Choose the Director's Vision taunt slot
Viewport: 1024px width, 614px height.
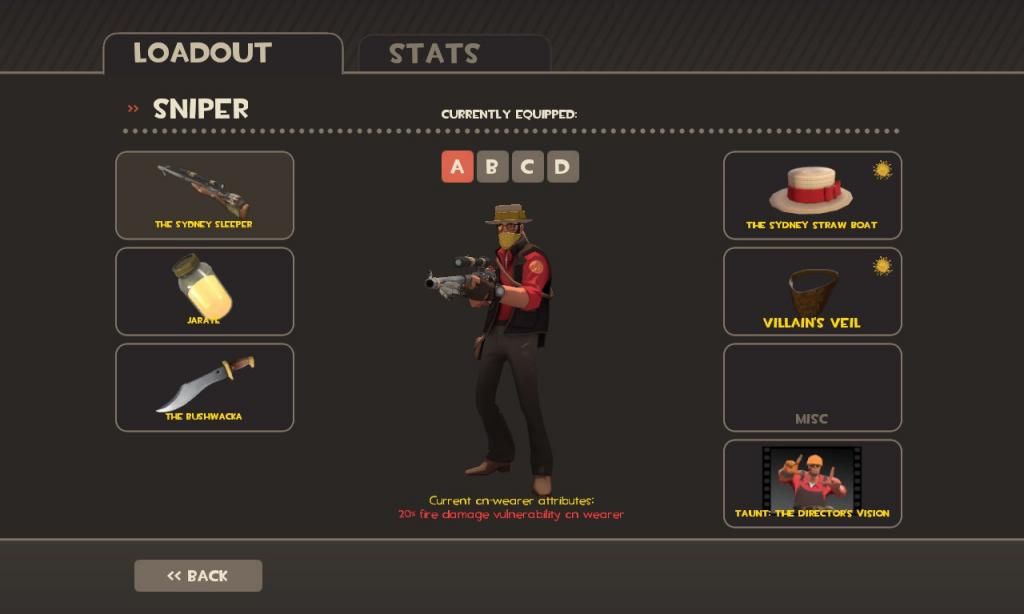(812, 483)
